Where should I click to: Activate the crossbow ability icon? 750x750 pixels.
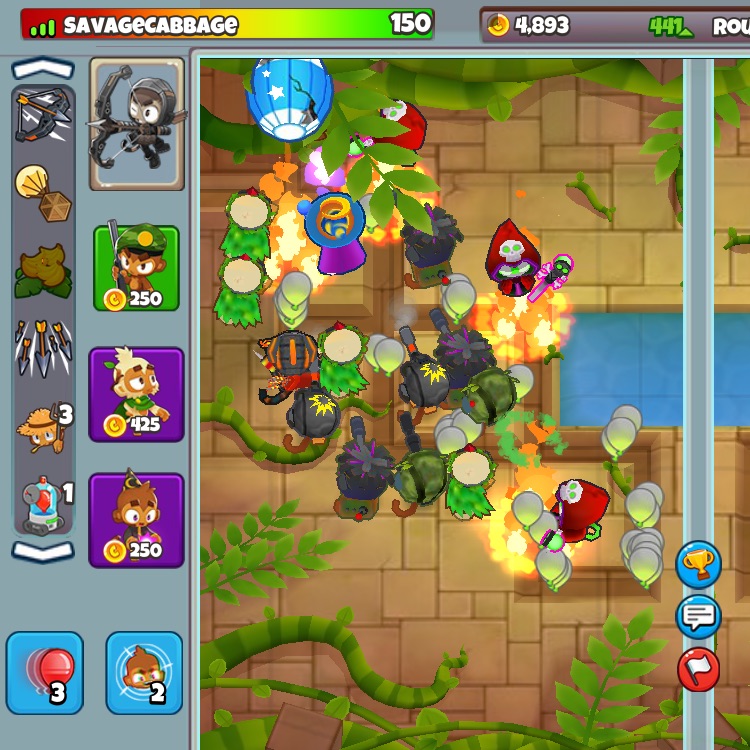click(43, 114)
